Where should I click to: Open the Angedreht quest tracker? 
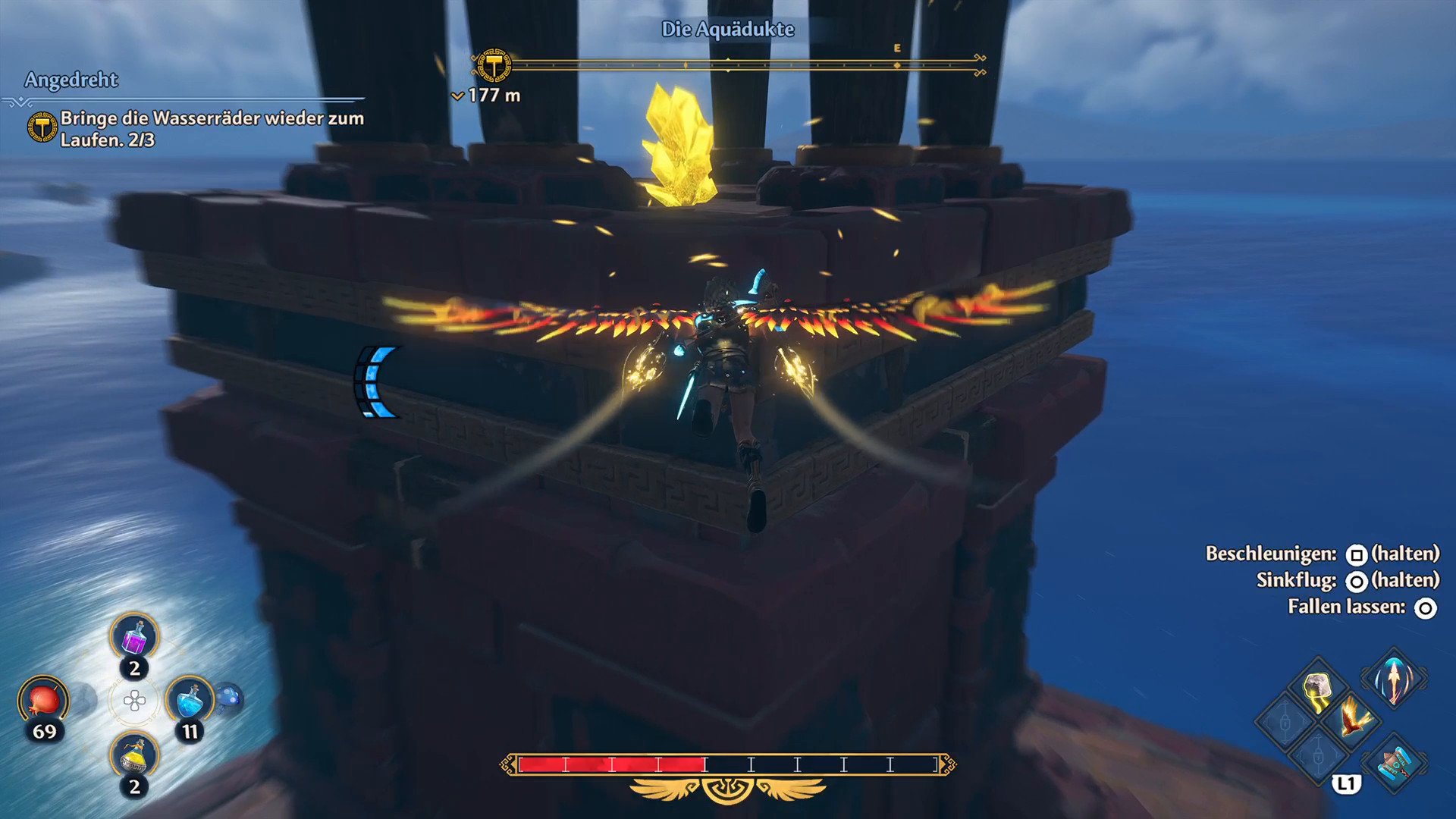coord(71,80)
